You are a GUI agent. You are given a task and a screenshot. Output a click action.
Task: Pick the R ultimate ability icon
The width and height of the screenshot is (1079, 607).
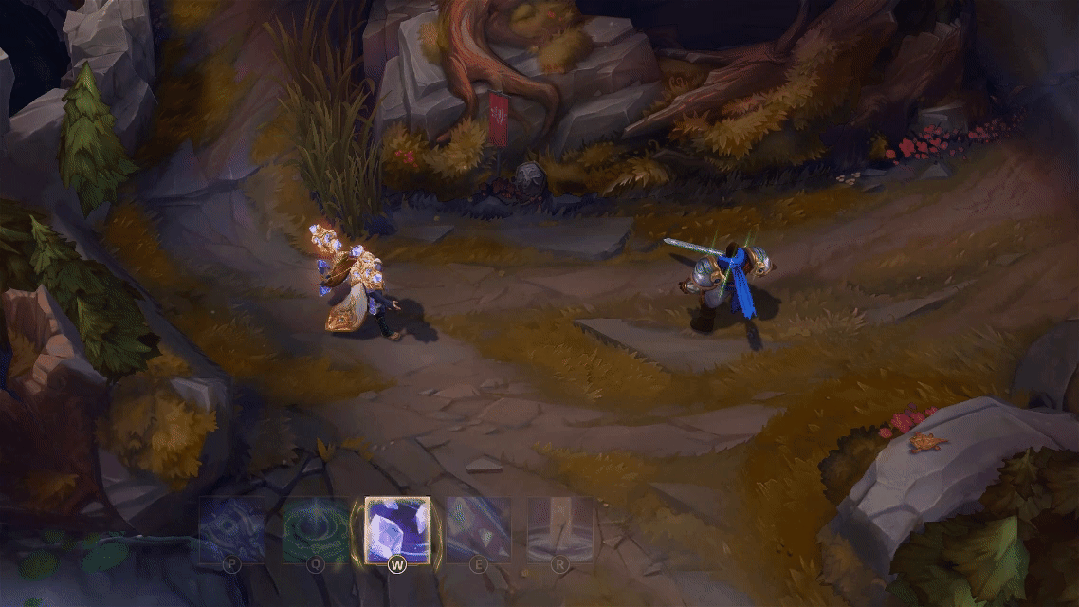point(560,529)
